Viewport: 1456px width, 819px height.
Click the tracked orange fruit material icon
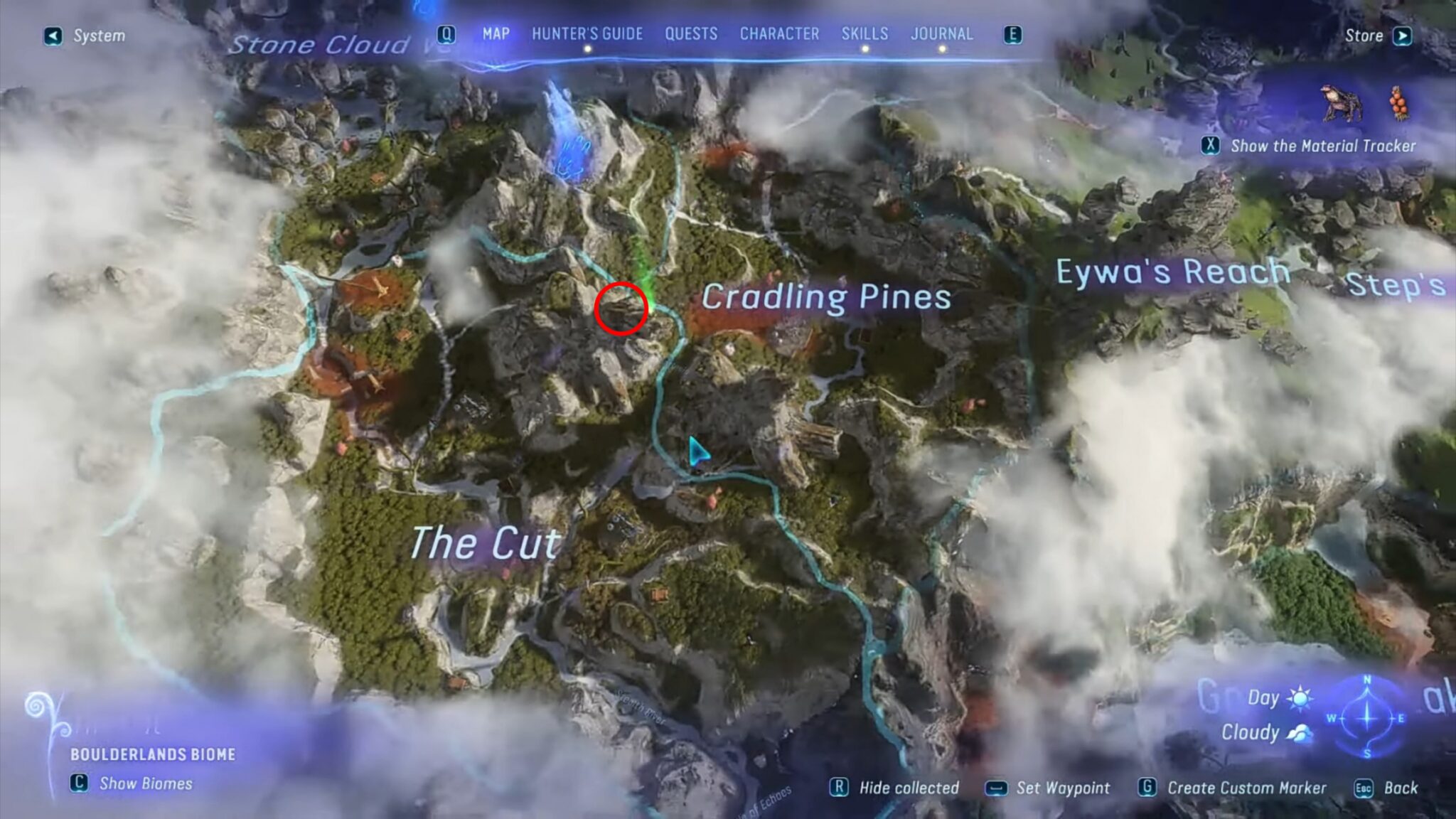(1400, 104)
